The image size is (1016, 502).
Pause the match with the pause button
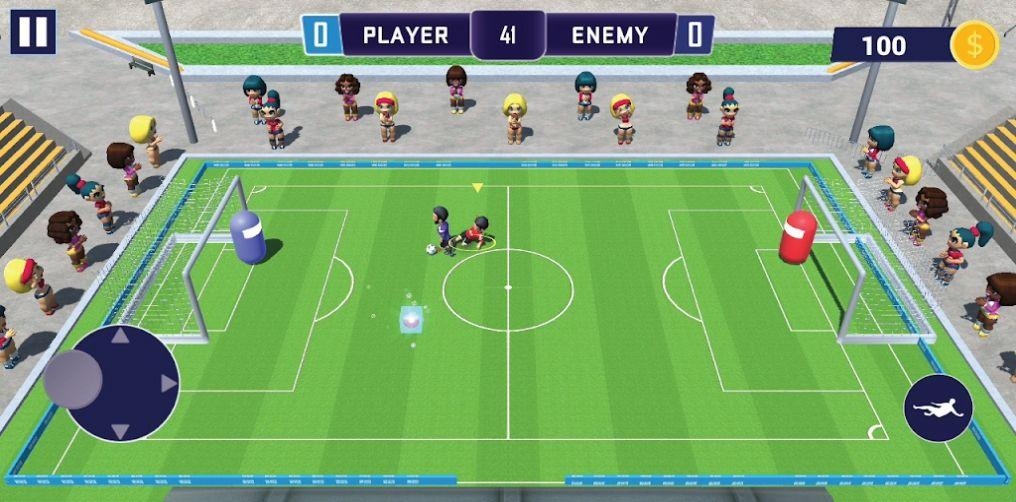pos(33,32)
